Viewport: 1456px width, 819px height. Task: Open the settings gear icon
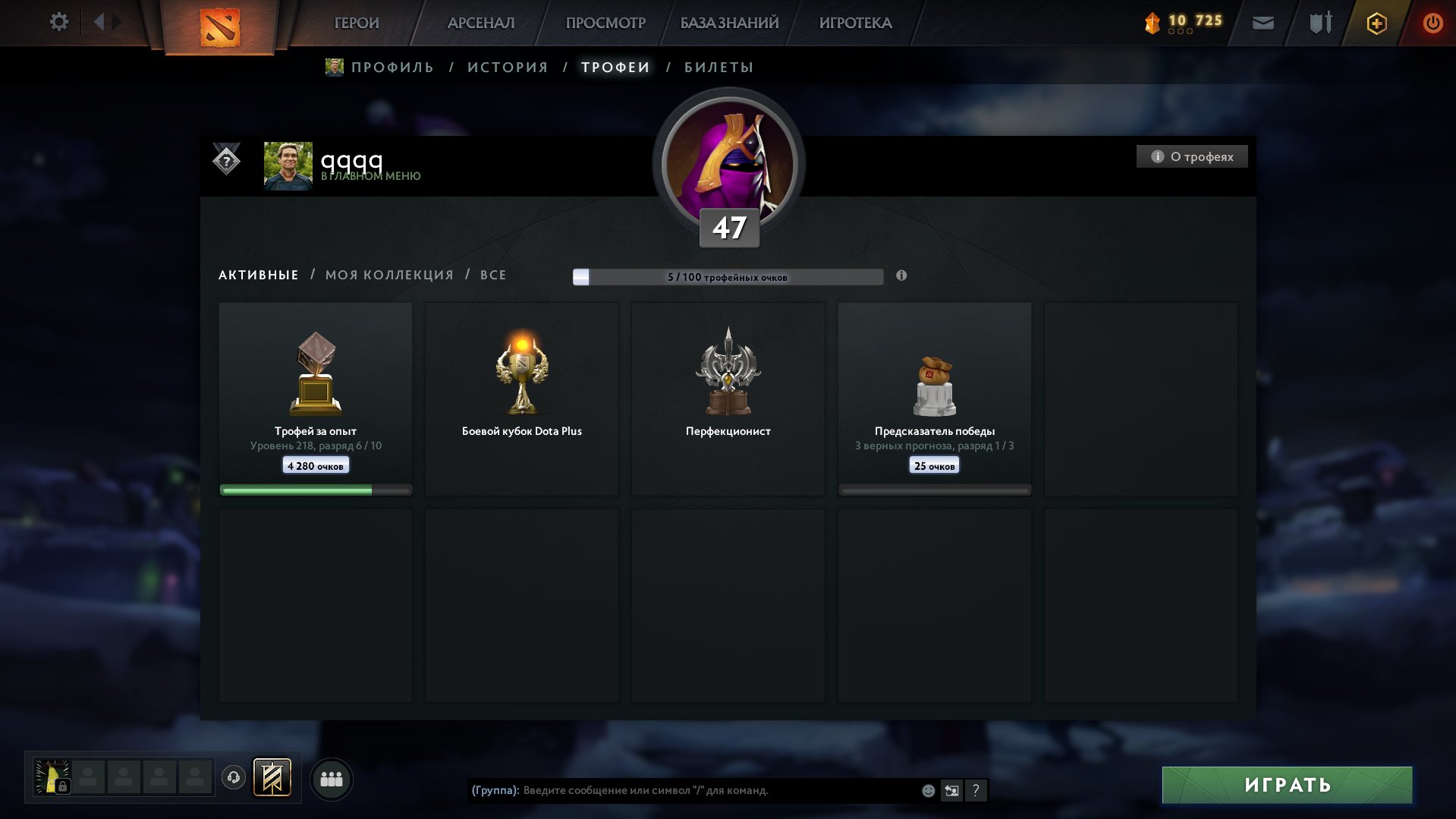click(58, 22)
